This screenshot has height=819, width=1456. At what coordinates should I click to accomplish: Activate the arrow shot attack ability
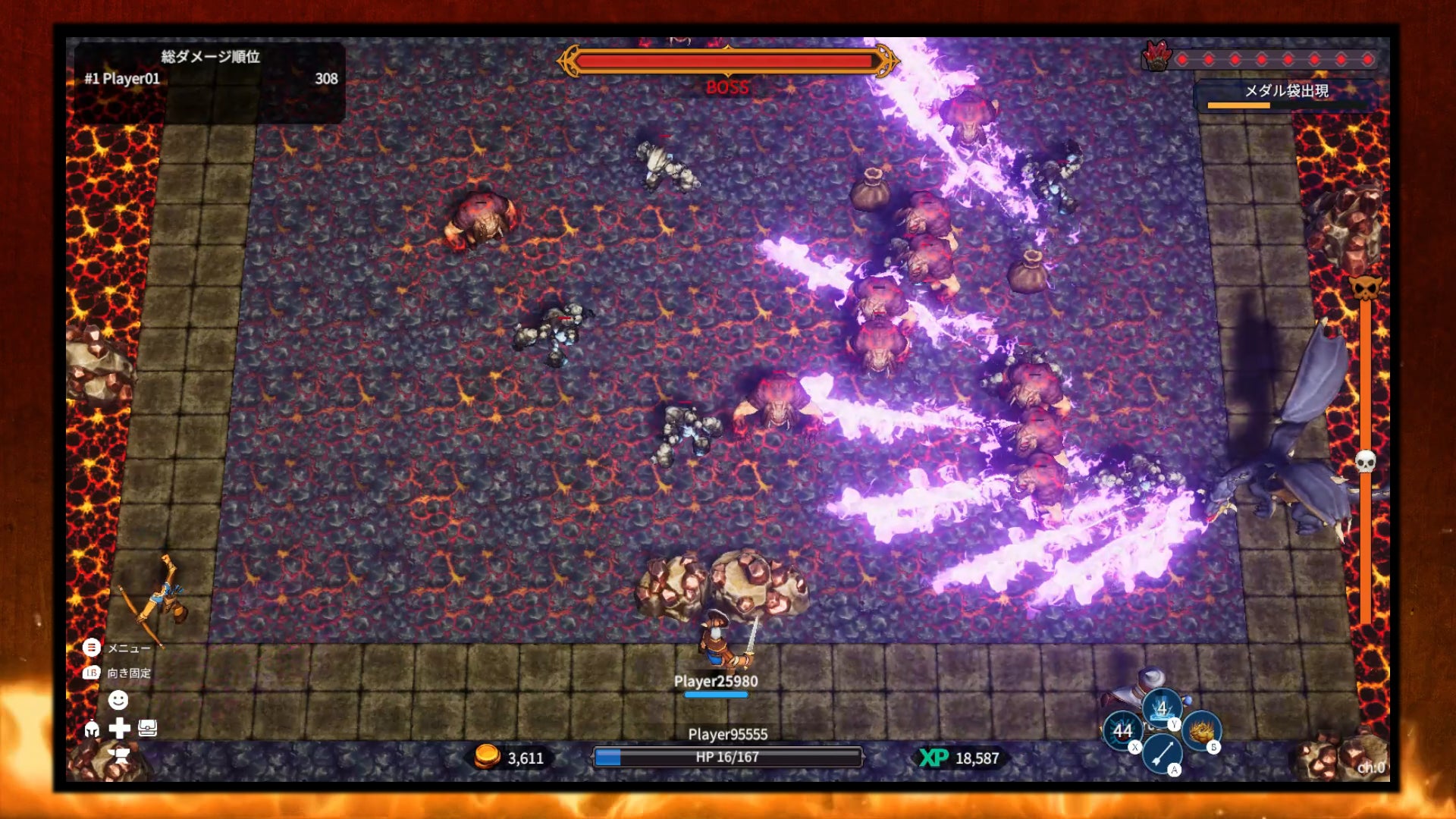(1161, 753)
